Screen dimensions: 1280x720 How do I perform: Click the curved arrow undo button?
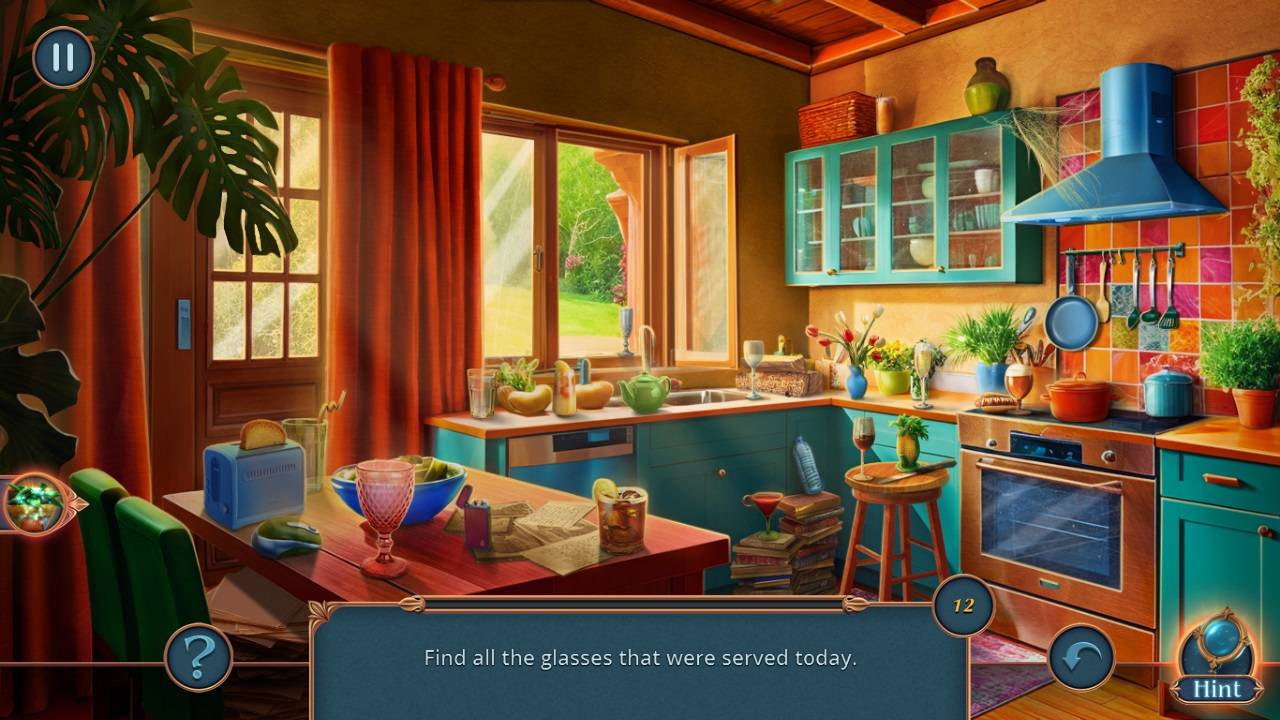click(x=1081, y=657)
